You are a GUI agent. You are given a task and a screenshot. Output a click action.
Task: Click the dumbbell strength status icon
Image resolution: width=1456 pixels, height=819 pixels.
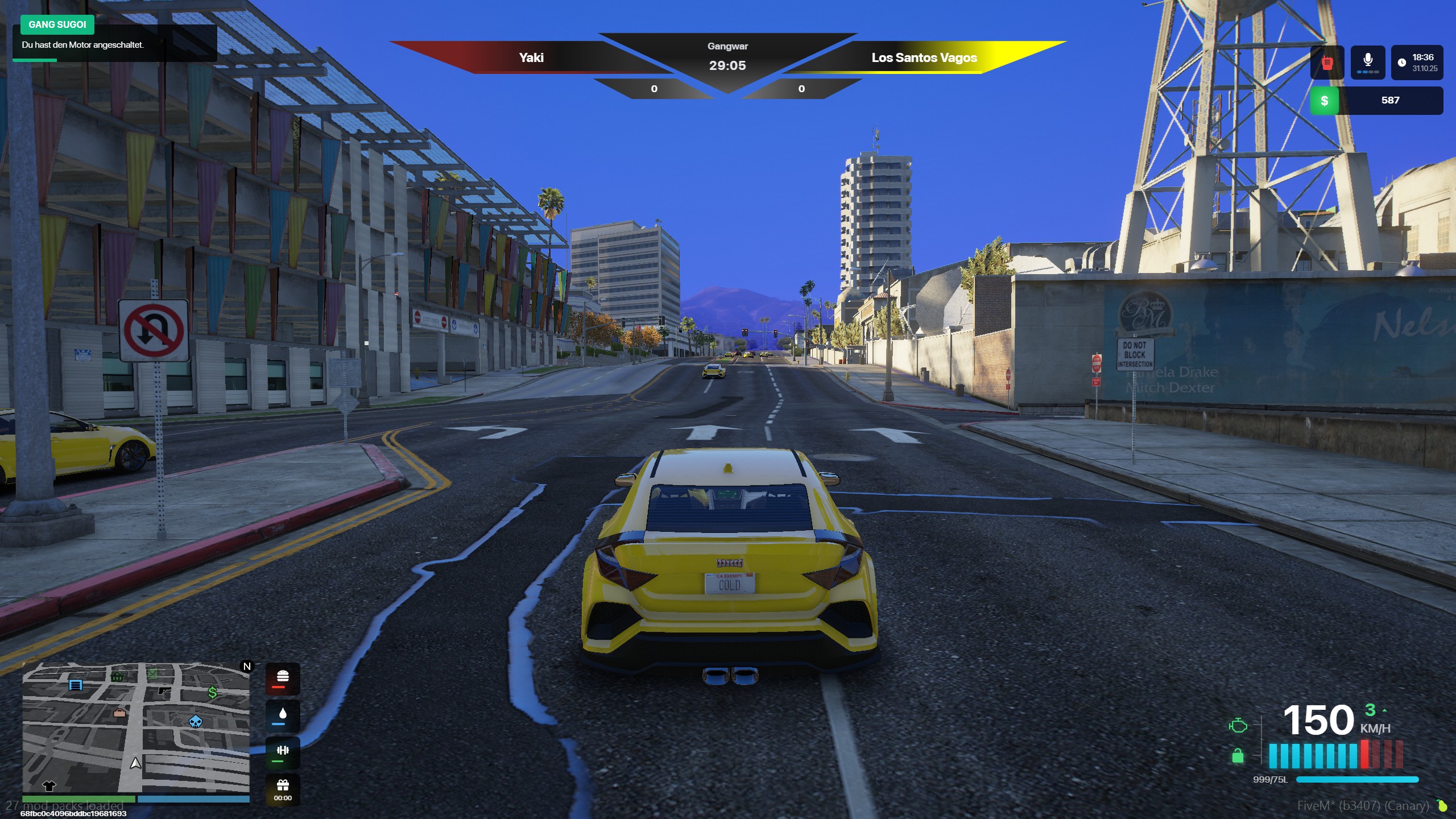[x=283, y=752]
